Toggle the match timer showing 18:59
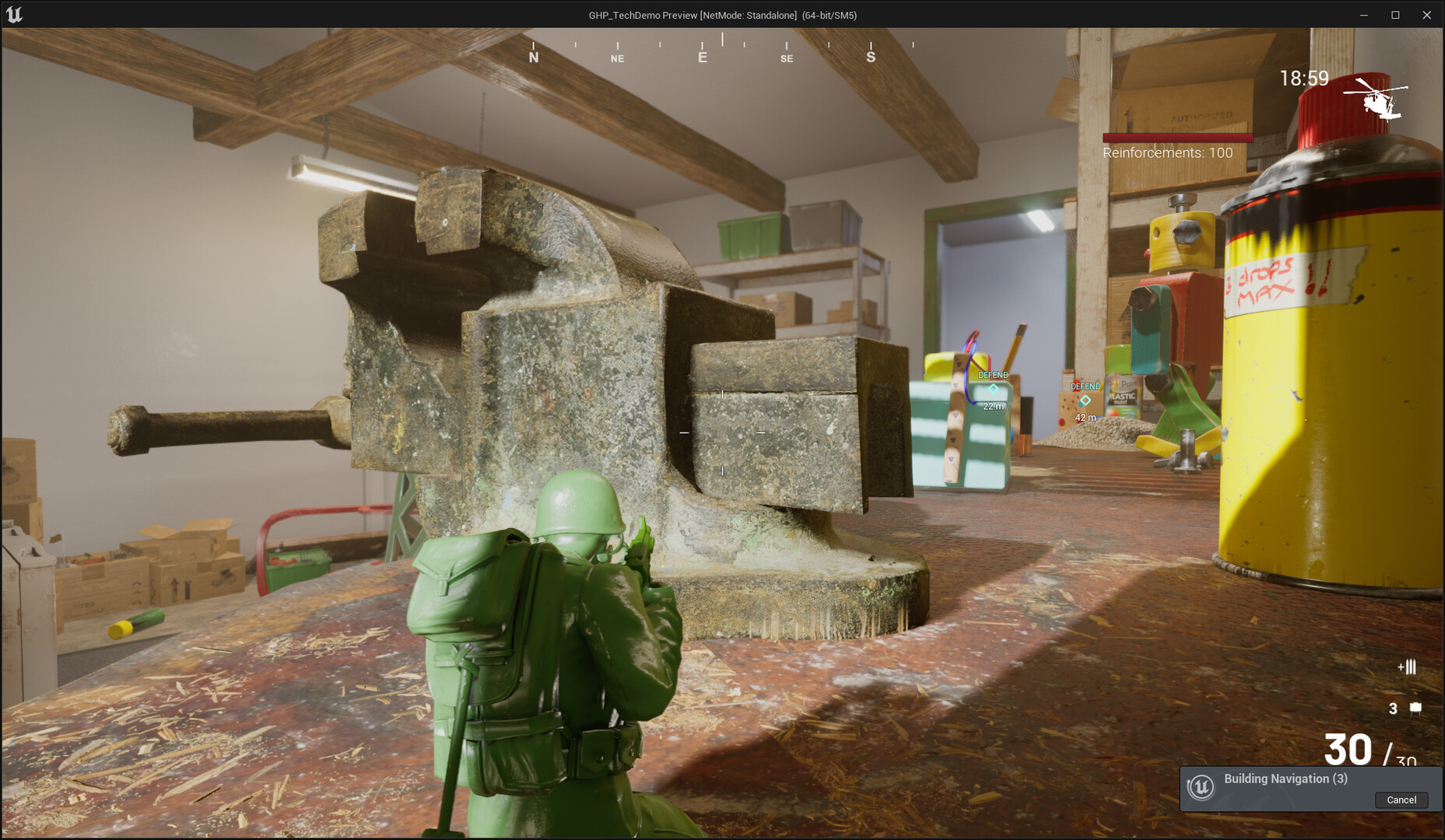 click(1303, 78)
